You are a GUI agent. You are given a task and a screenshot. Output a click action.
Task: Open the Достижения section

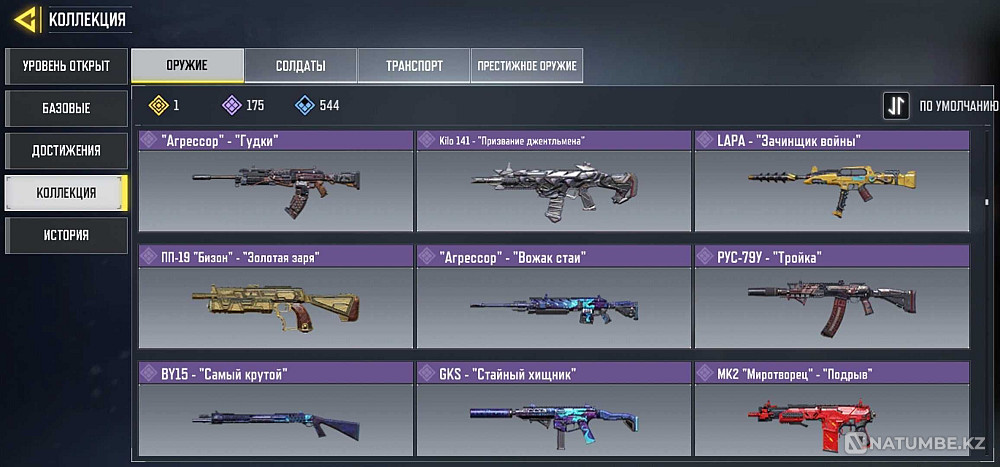(x=65, y=150)
